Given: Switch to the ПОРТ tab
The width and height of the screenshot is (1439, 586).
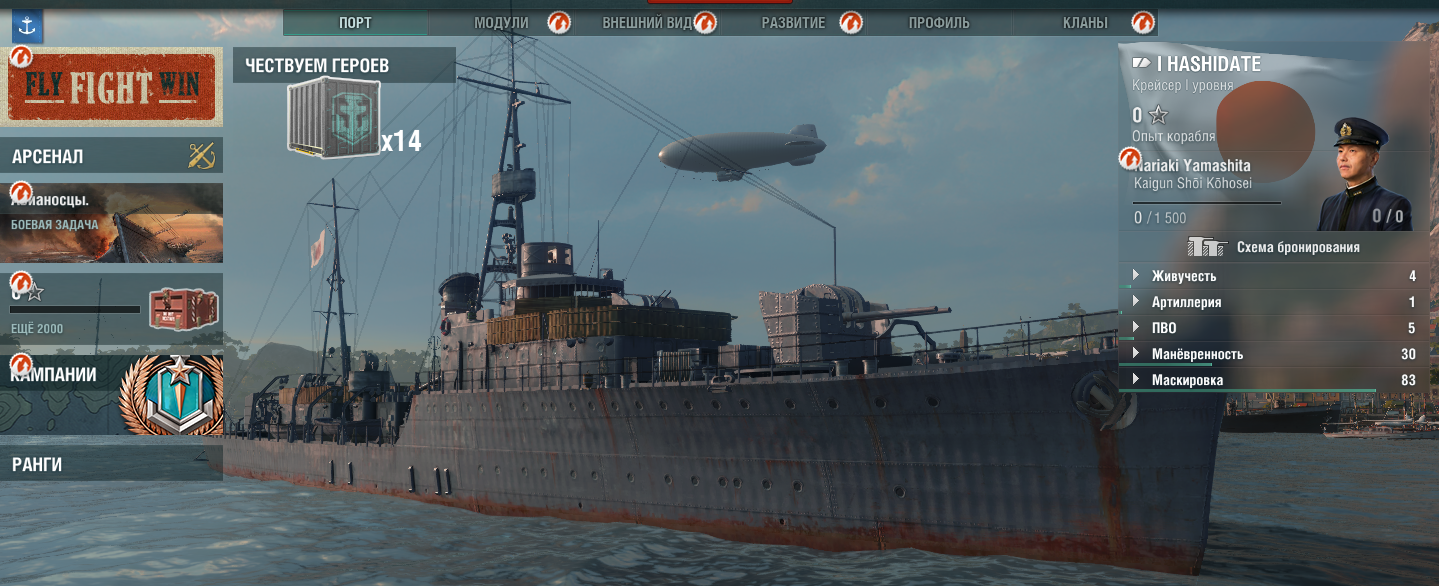Looking at the screenshot, I should [355, 23].
